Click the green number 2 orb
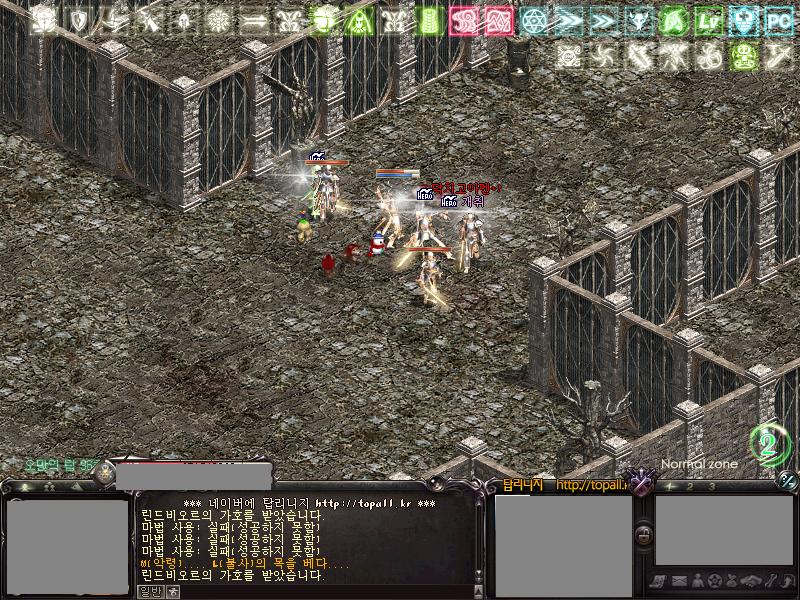 [x=770, y=445]
